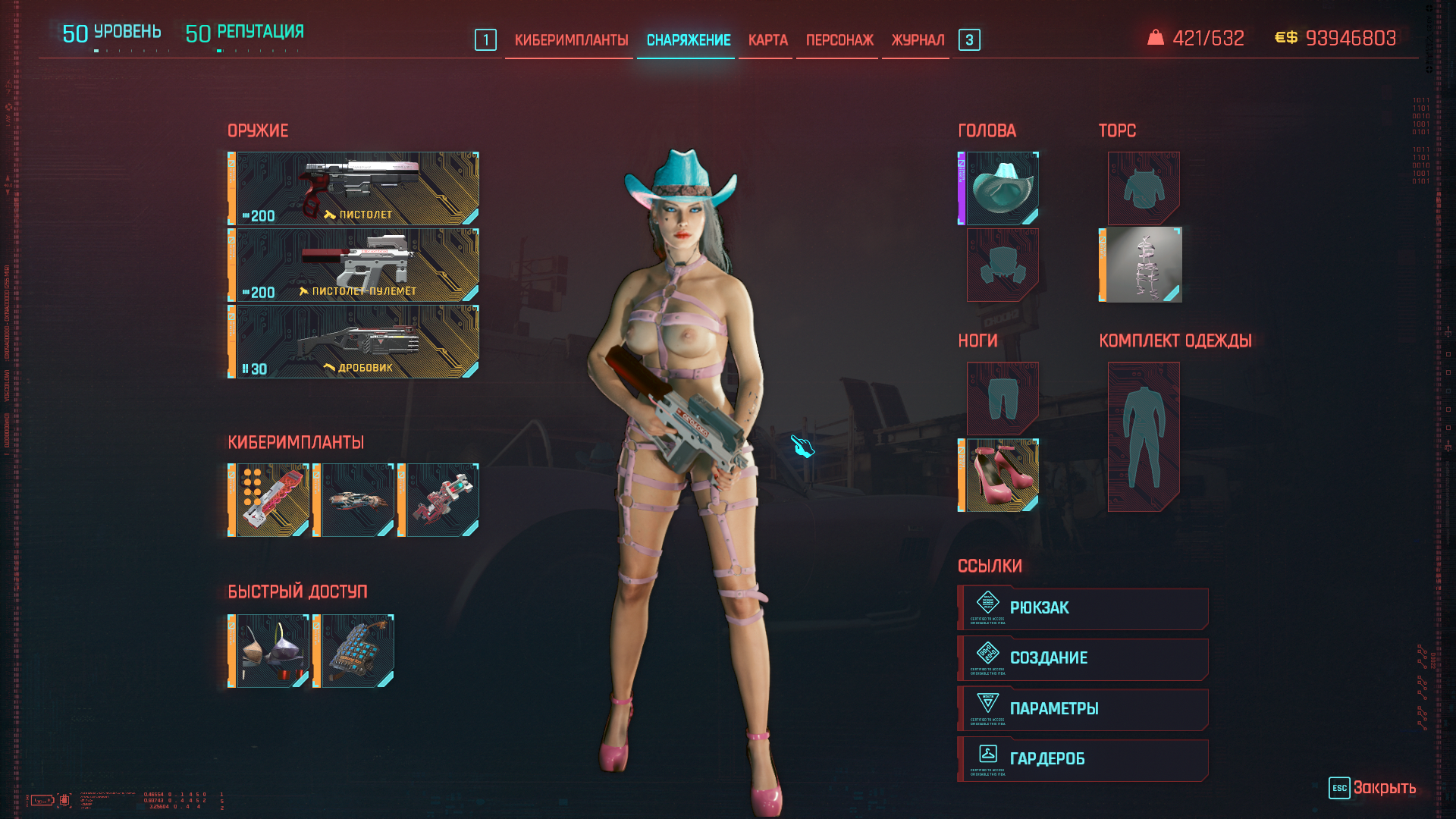Screen dimensions: 1456x819
Task: Select the pink high heels slot
Action: point(1002,475)
